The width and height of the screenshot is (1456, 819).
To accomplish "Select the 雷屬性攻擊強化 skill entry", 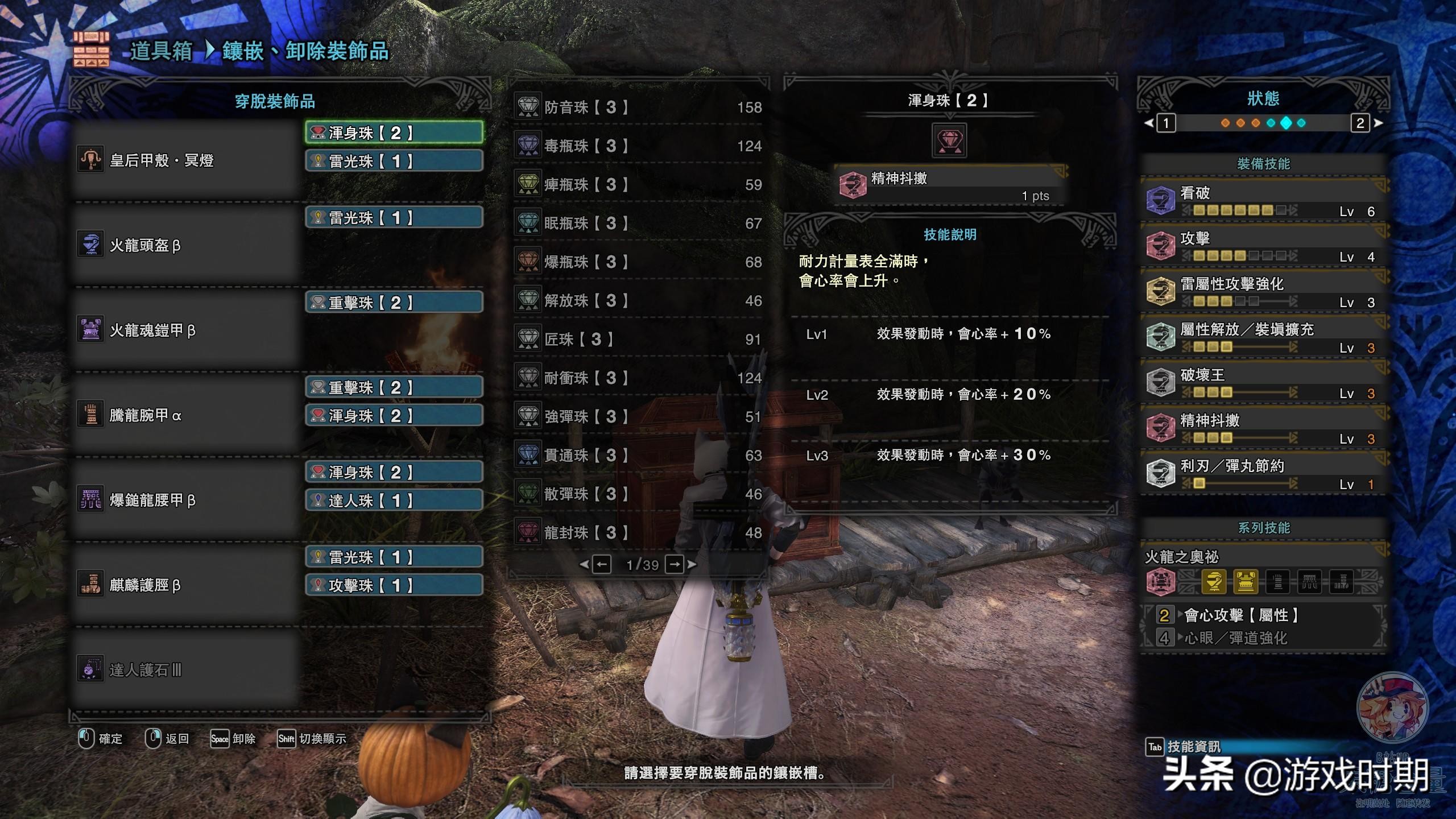I will pyautogui.click(x=1263, y=291).
